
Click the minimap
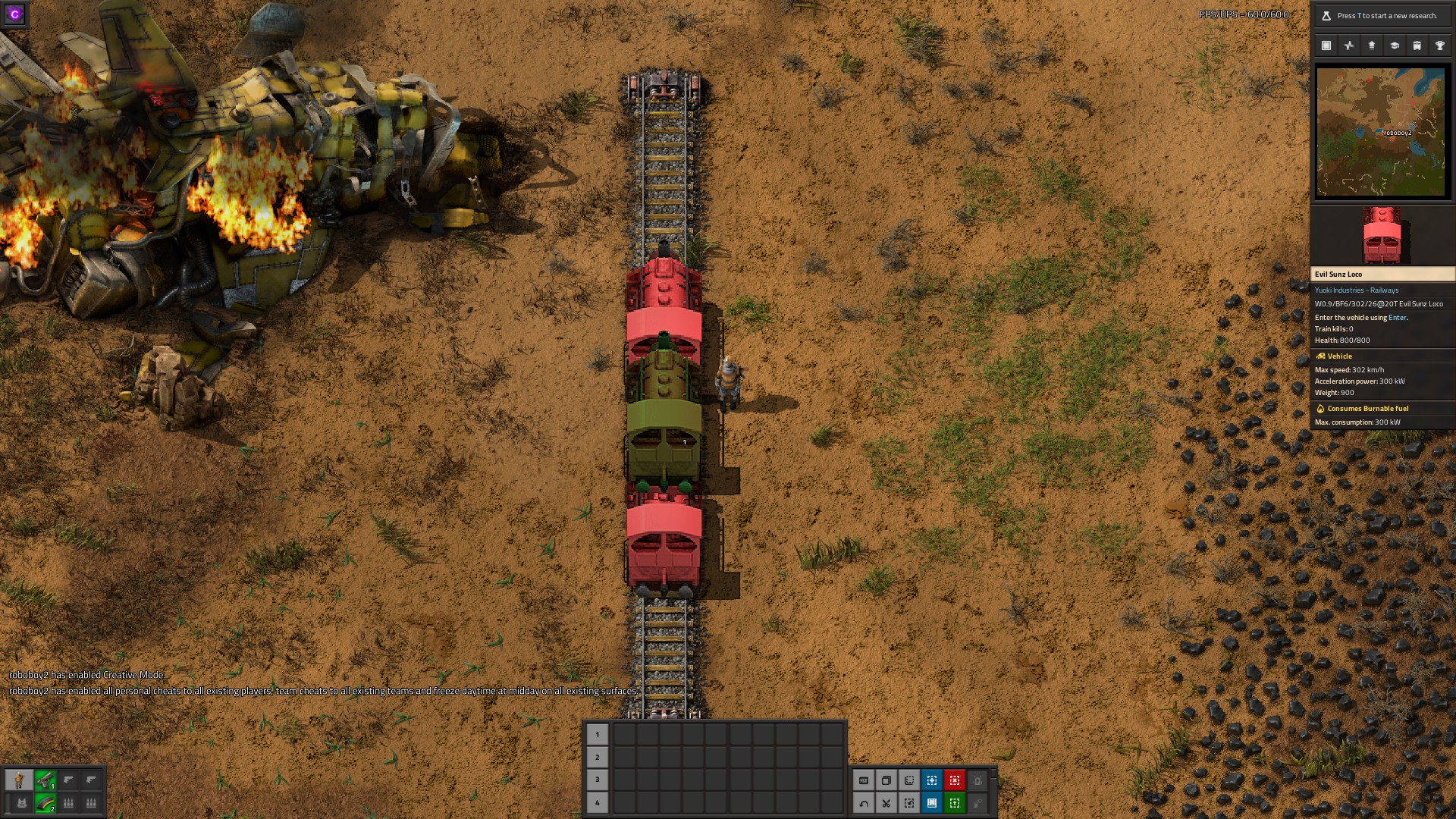click(1380, 132)
